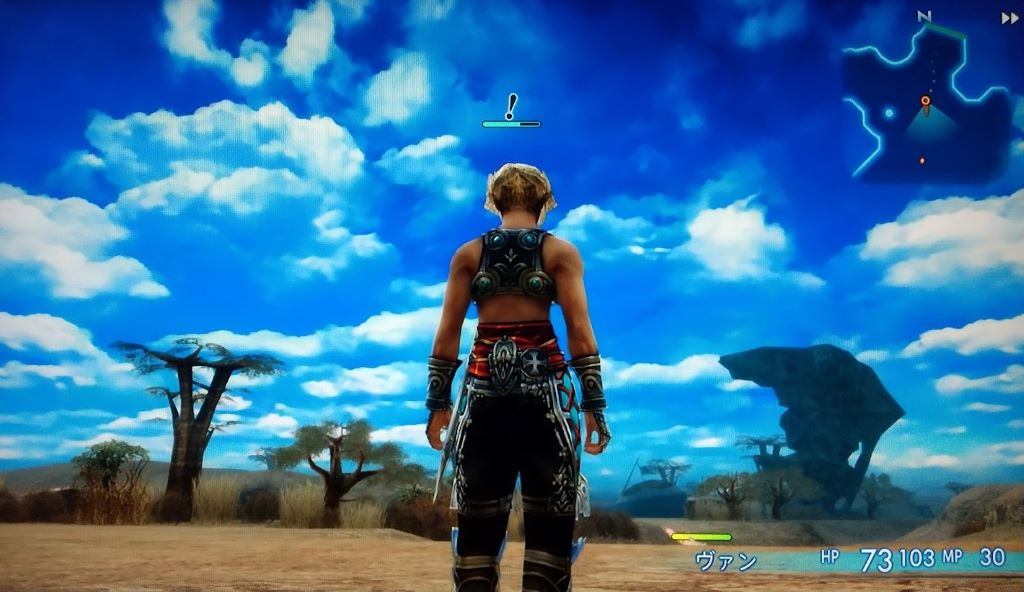
Task: Click the orange player marker on the minimap
Action: pos(925,101)
